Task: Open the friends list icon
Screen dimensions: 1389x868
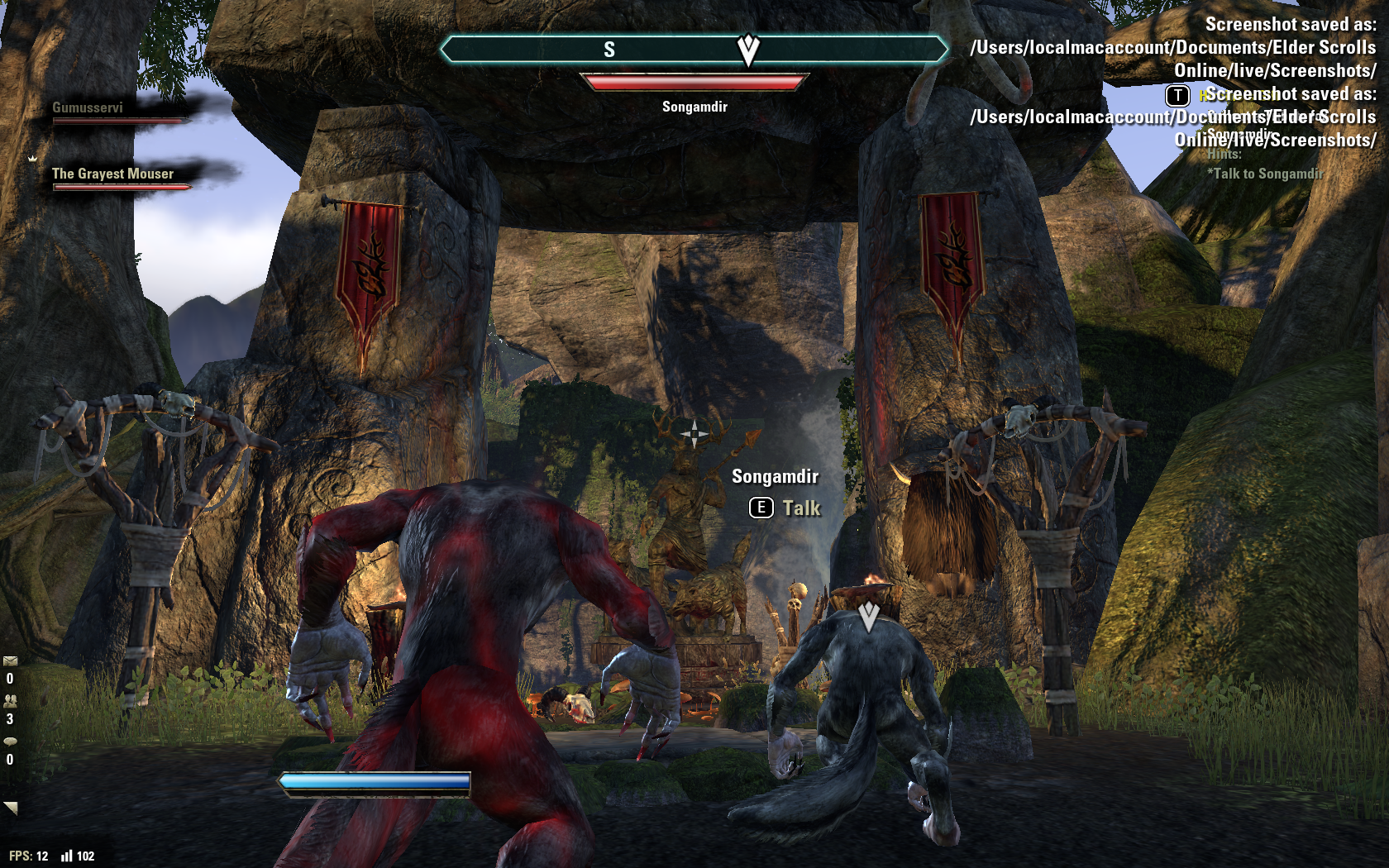Action: click(10, 701)
